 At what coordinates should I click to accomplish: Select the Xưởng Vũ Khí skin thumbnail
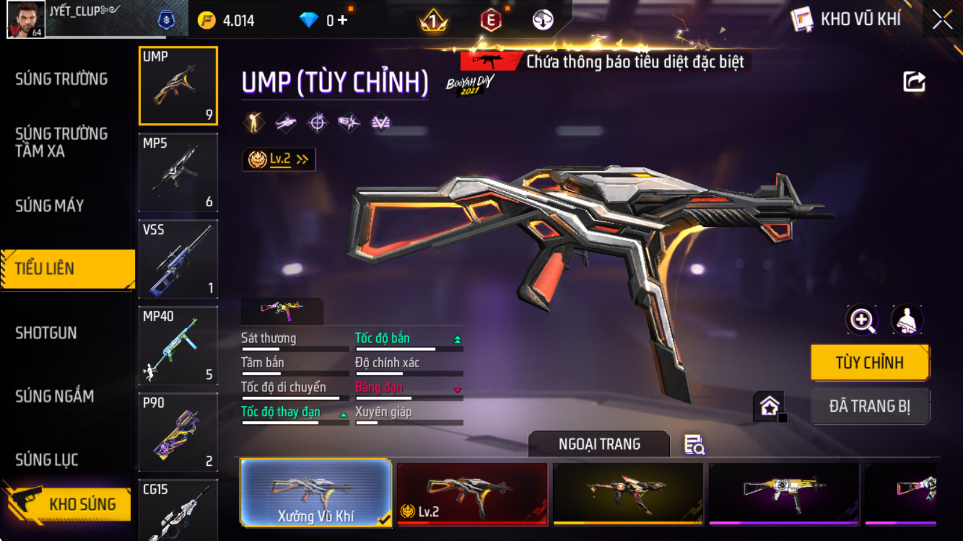[315, 493]
